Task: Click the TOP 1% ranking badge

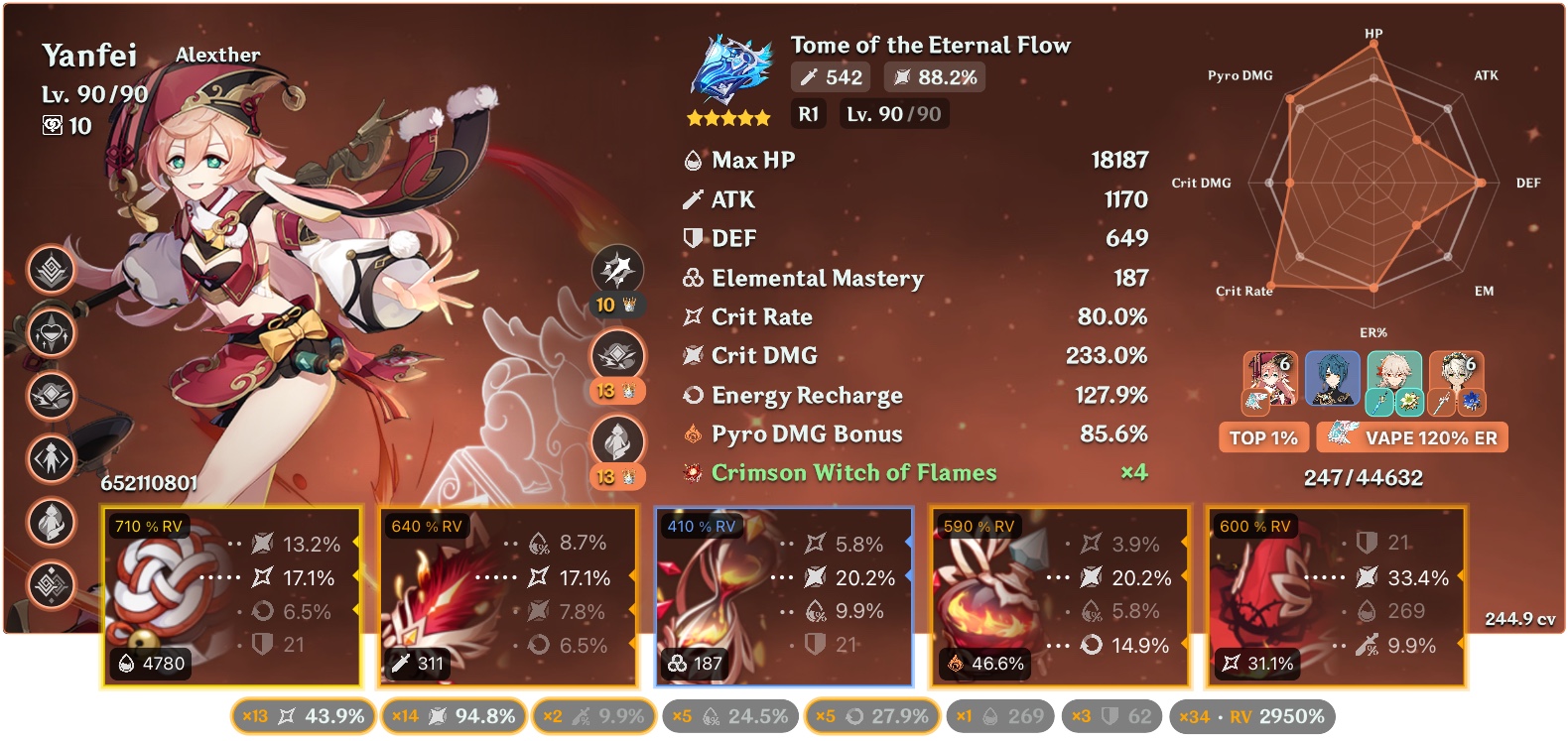Action: (x=1262, y=436)
